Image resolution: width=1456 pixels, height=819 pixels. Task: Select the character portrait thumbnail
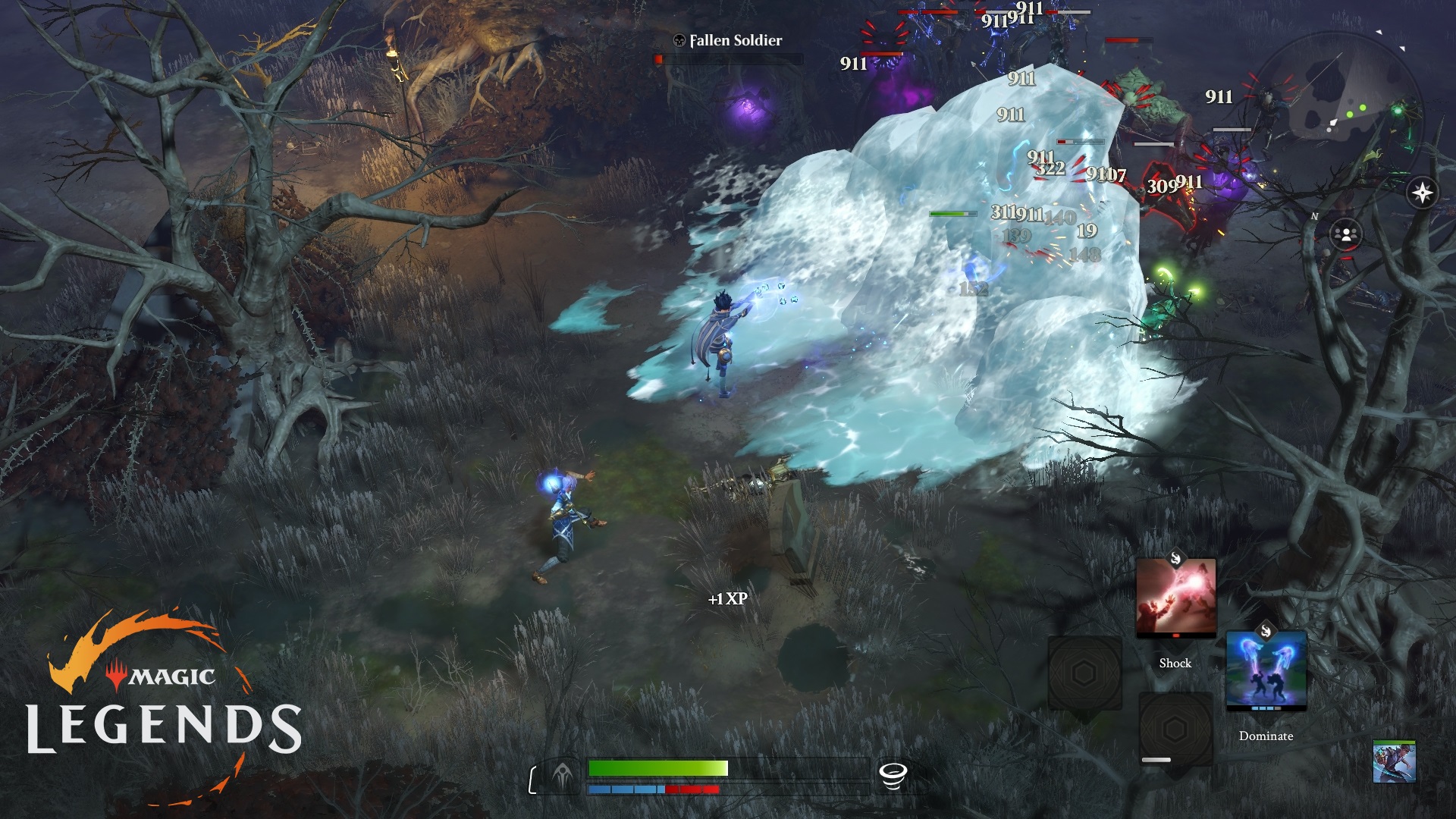(x=1394, y=762)
